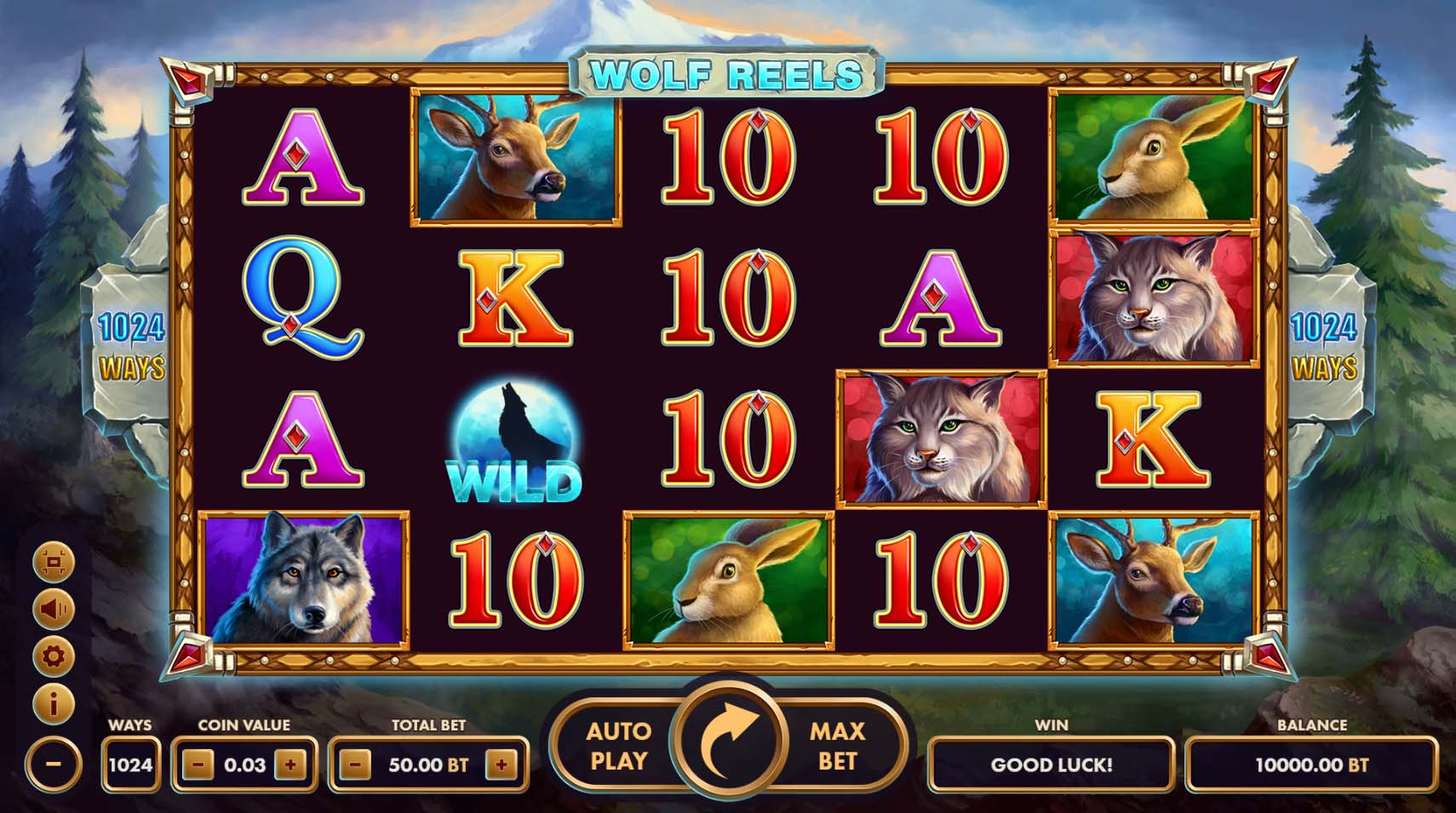
Task: Show the game info paytable
Action: pyautogui.click(x=53, y=704)
